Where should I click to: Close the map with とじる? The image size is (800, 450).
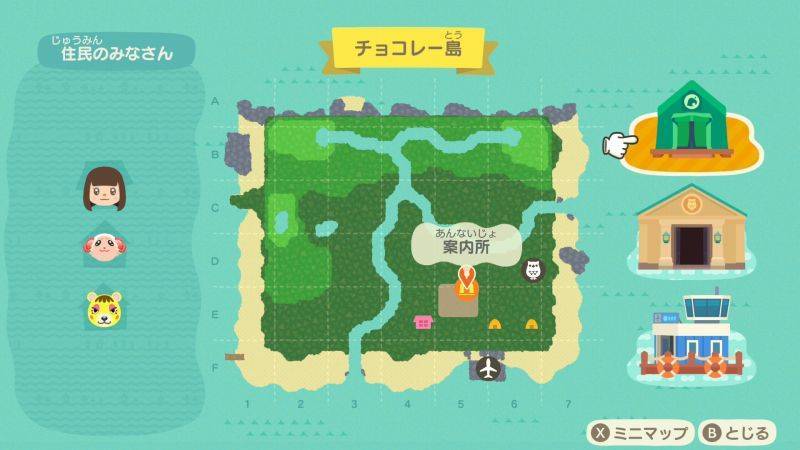click(737, 433)
